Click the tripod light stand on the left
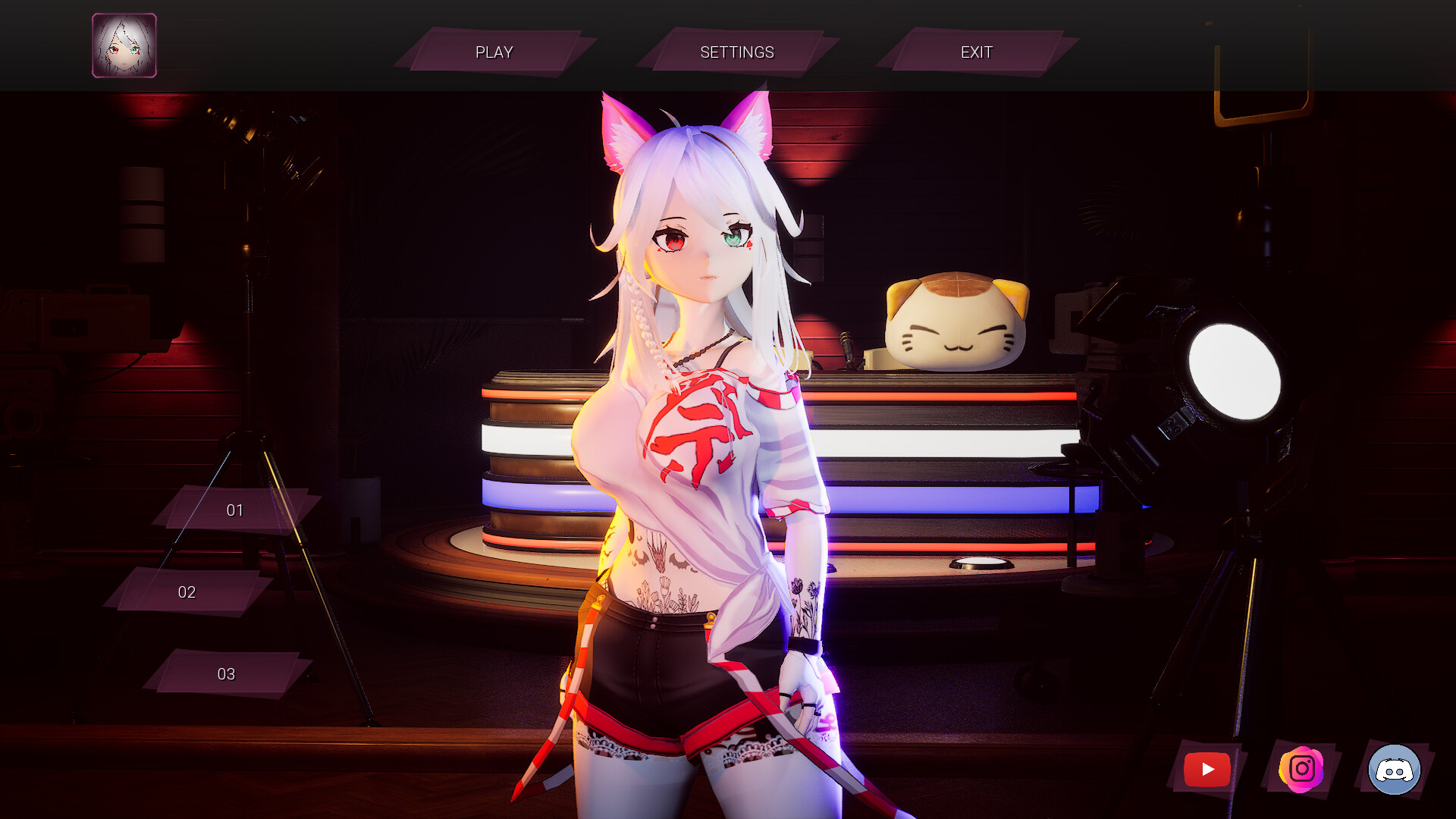 tap(250, 341)
